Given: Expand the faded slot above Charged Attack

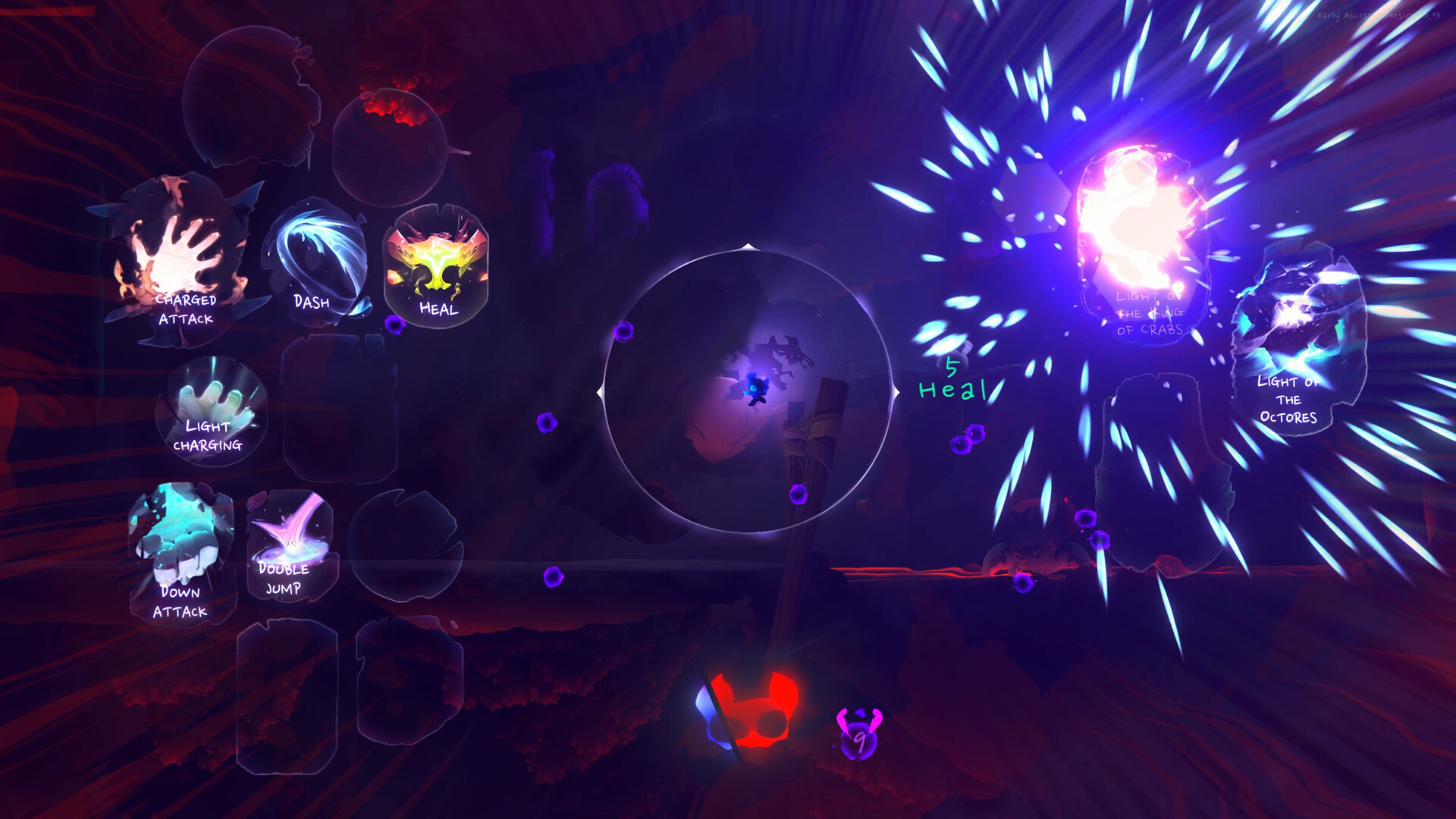Looking at the screenshot, I should [x=250, y=99].
